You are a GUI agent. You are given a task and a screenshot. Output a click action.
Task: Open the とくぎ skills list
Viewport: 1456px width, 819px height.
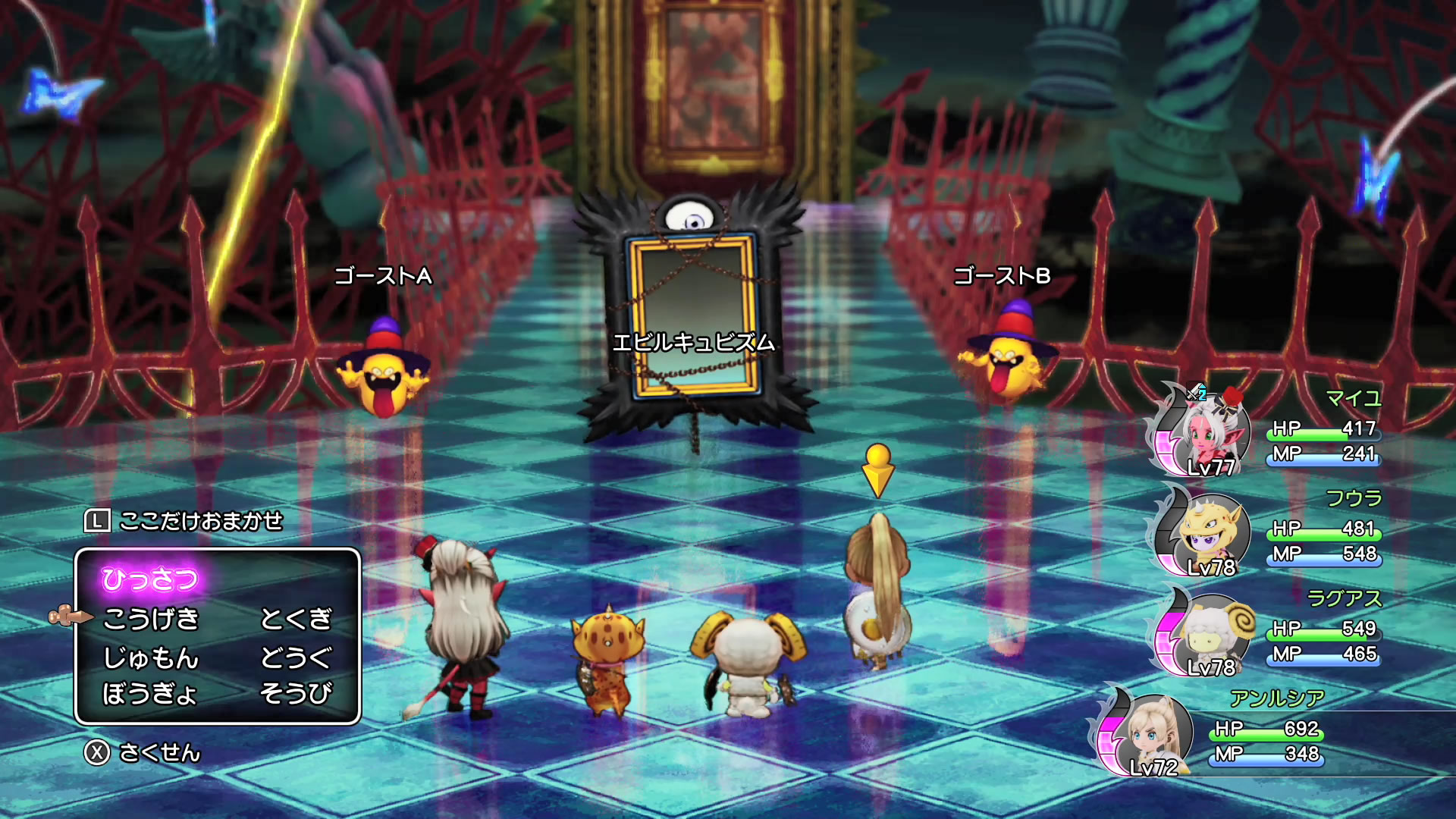(x=296, y=619)
